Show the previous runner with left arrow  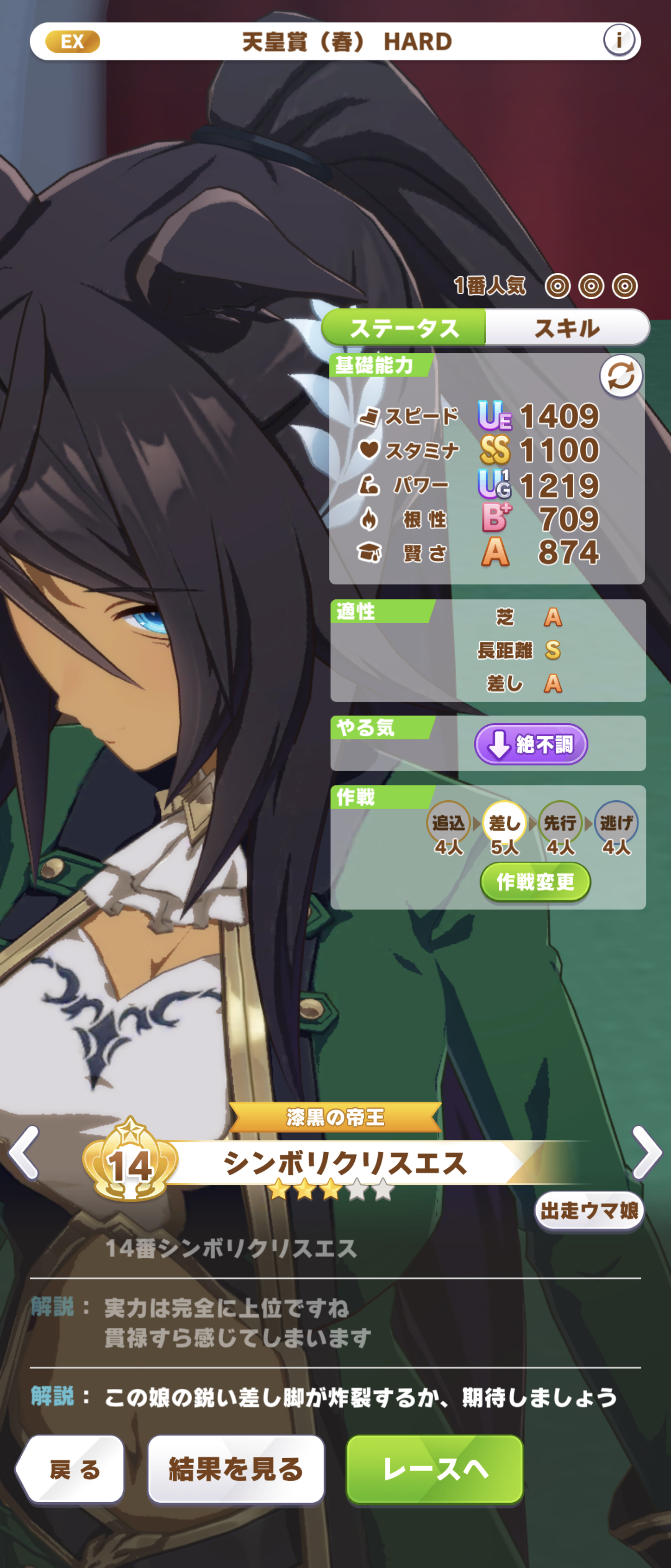click(x=24, y=1152)
